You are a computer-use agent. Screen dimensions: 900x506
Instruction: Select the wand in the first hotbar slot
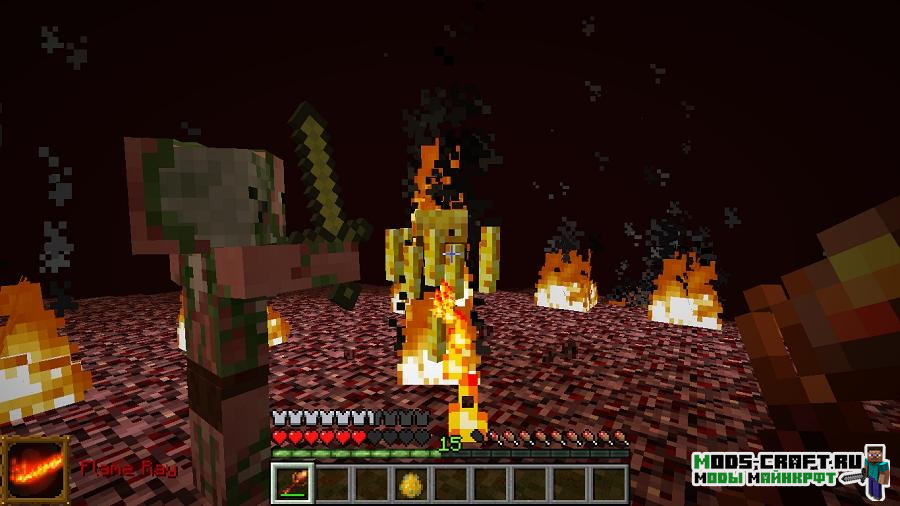click(x=292, y=483)
